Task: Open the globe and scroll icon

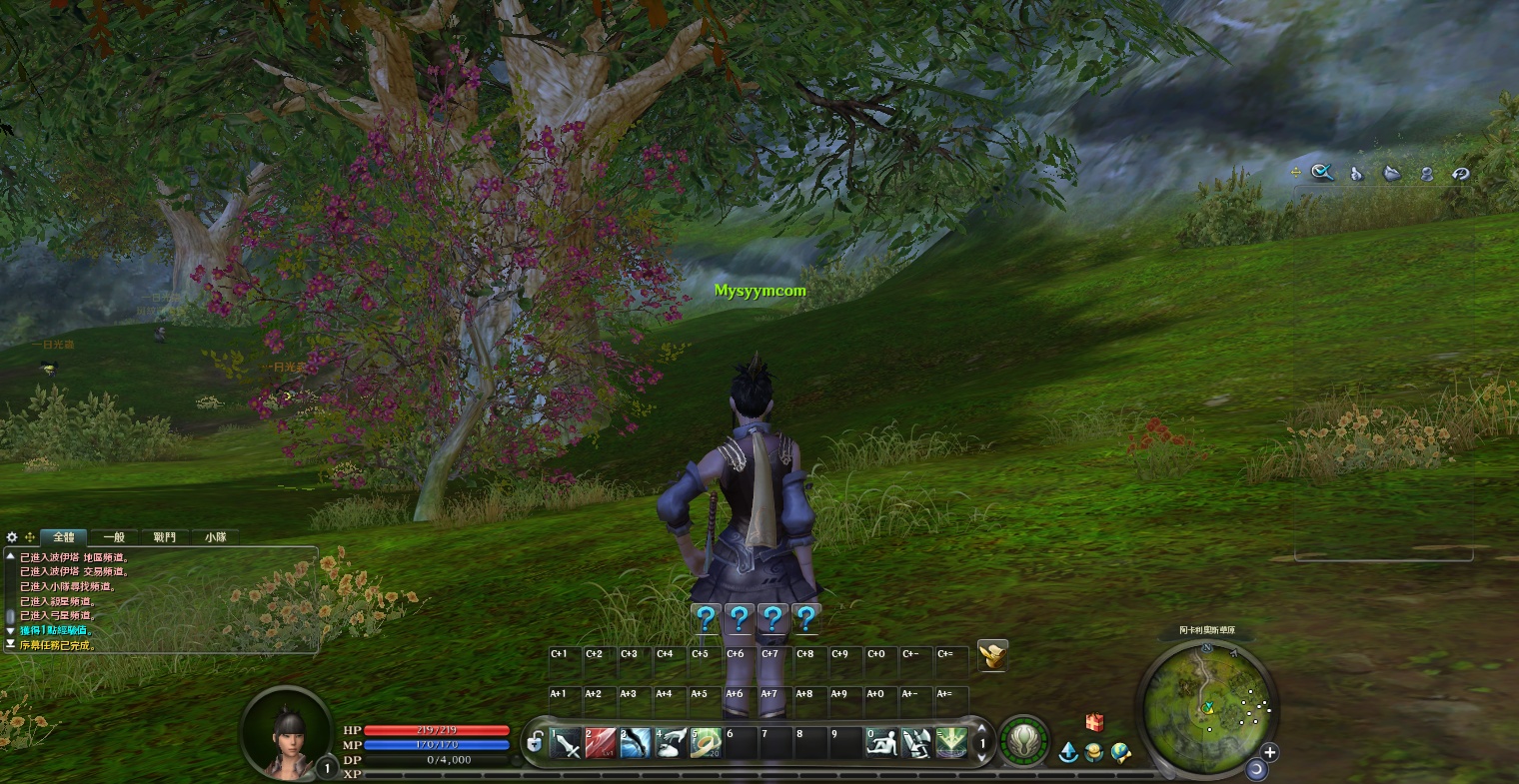Action: [1121, 752]
